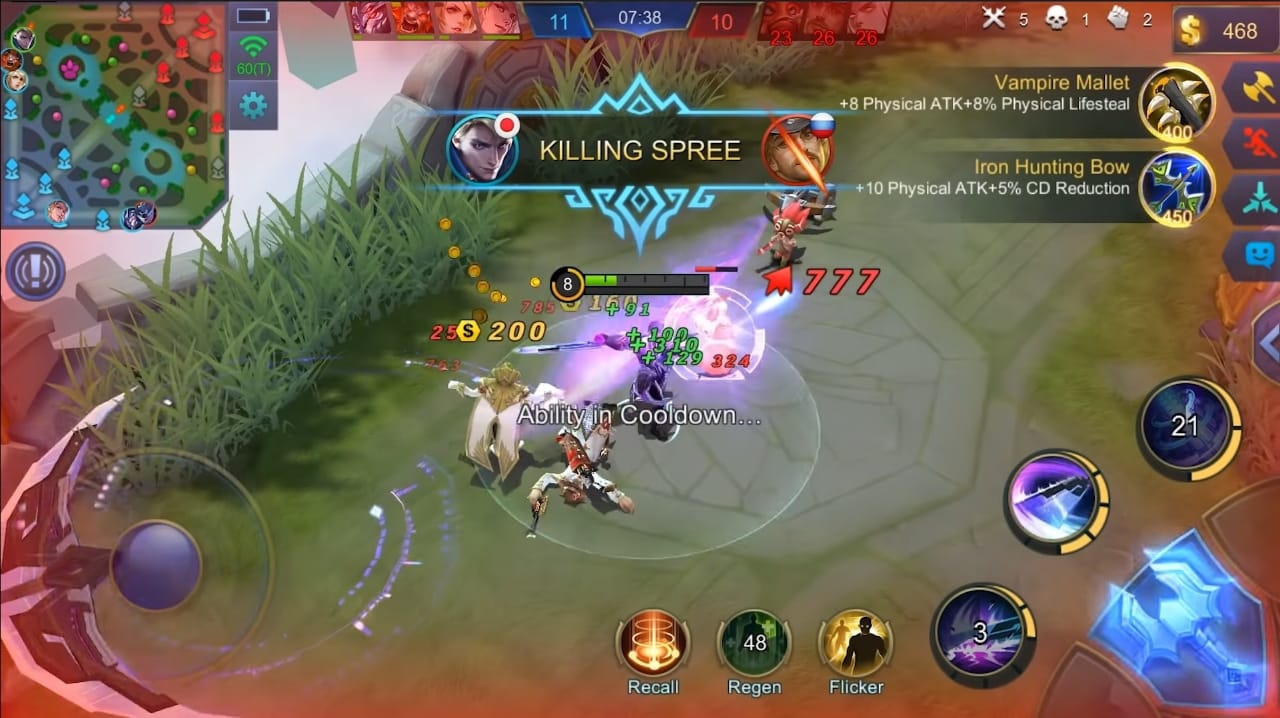Trigger the ultimate with 21 cooldown

[x=1186, y=426]
